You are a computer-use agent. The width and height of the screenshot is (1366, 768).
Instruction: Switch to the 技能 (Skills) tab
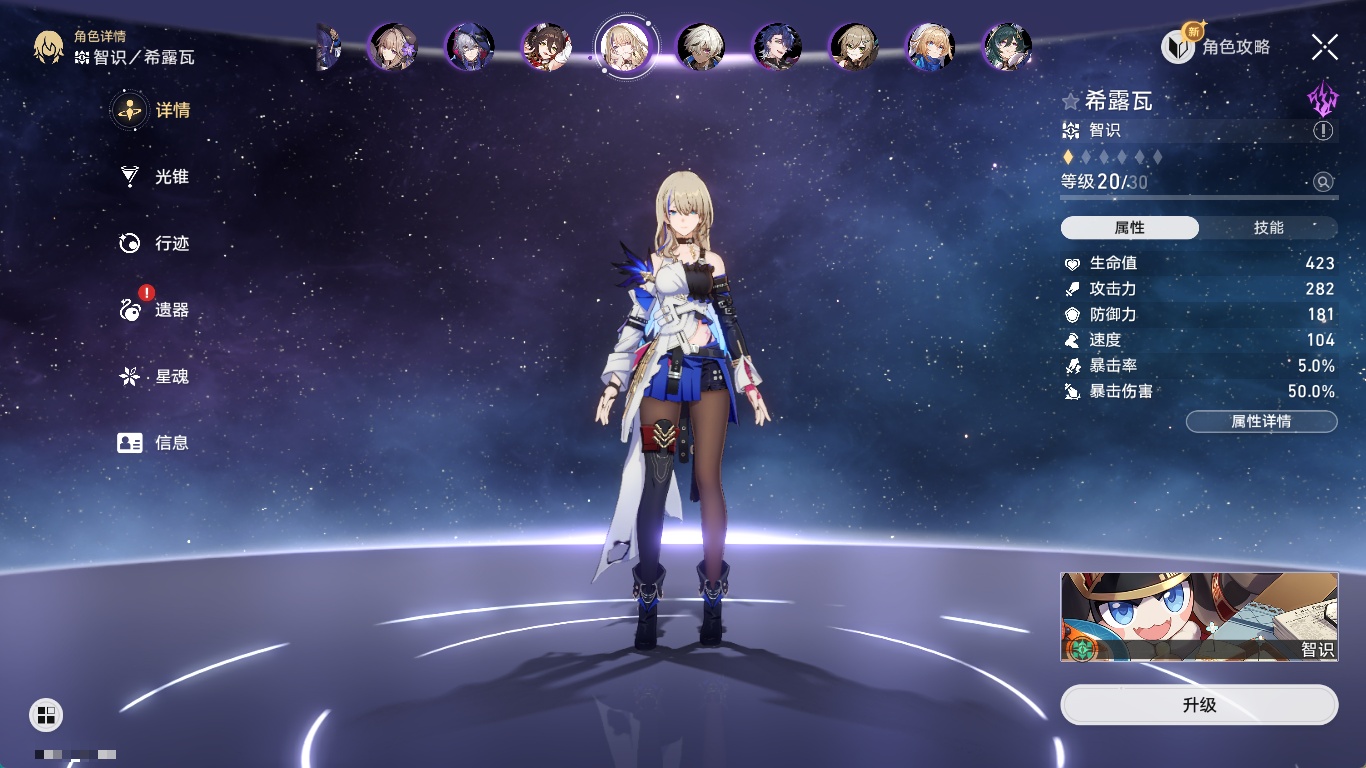(x=1268, y=228)
